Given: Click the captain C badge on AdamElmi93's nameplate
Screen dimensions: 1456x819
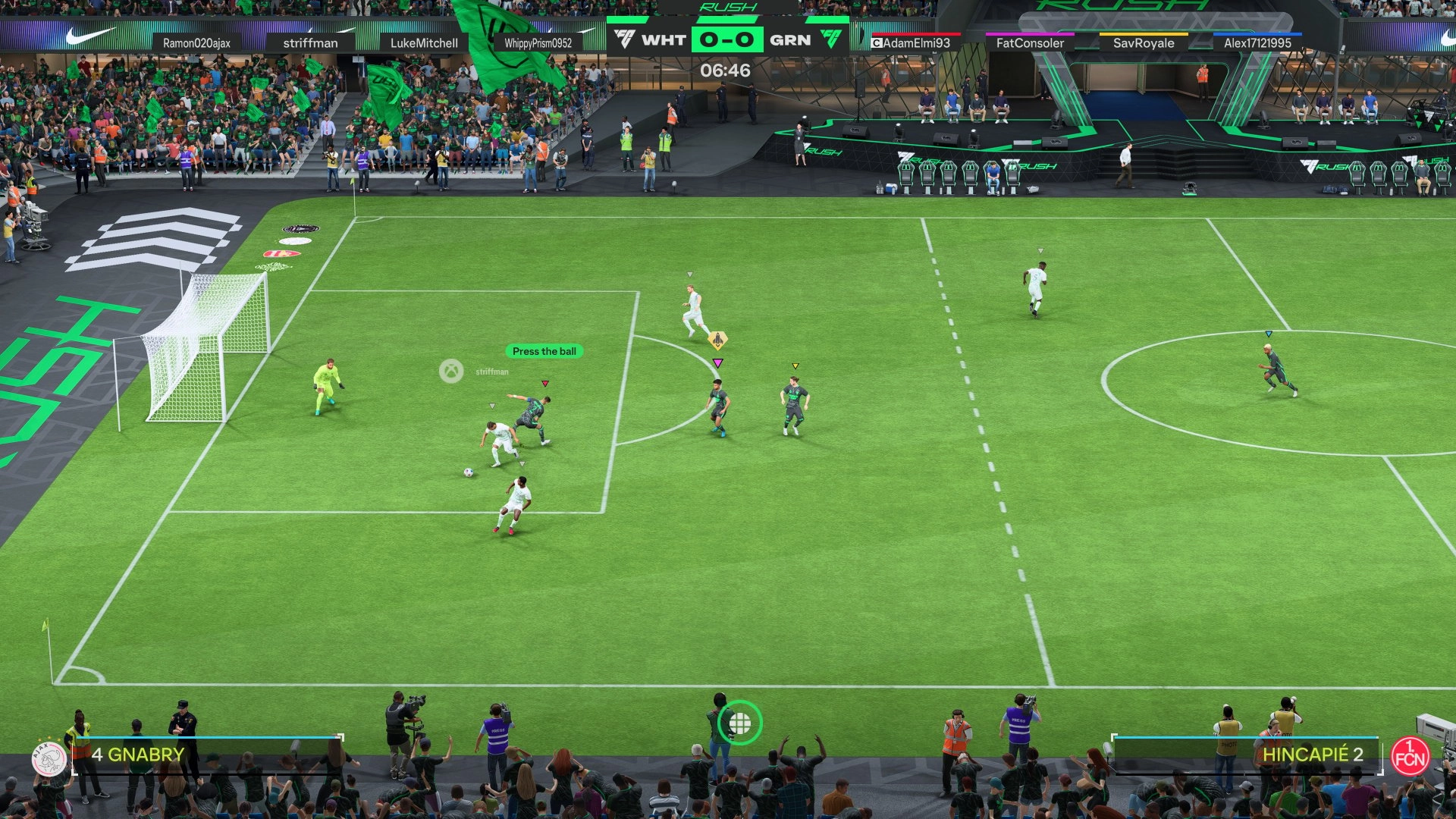Looking at the screenshot, I should [x=877, y=43].
